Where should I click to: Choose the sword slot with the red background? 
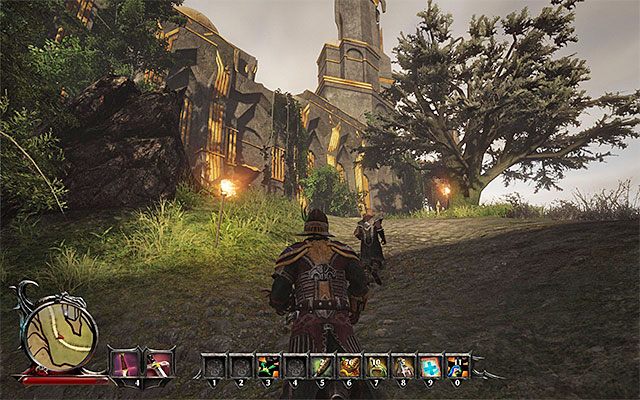158,362
